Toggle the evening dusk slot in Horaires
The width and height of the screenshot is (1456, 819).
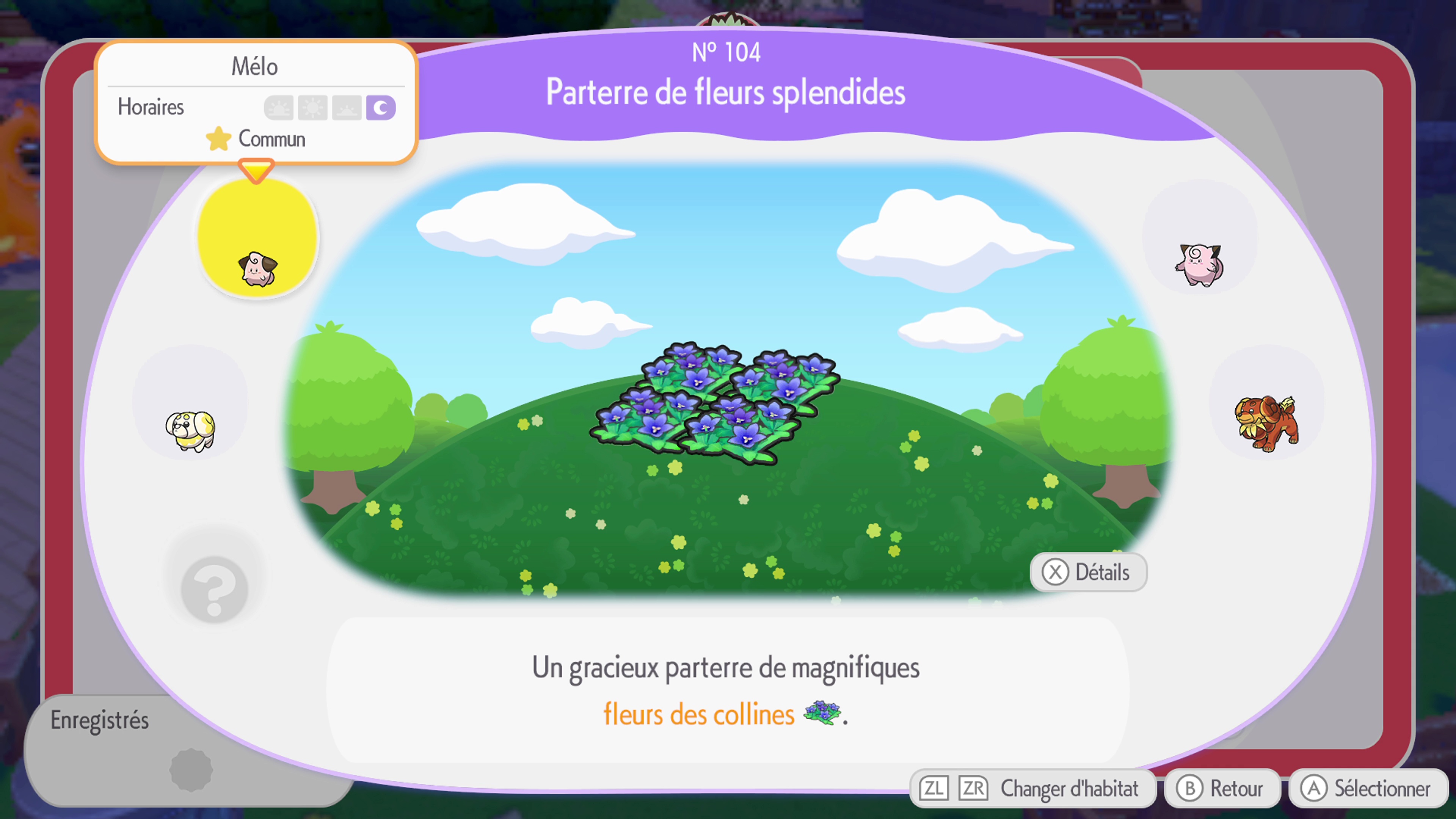click(x=347, y=107)
